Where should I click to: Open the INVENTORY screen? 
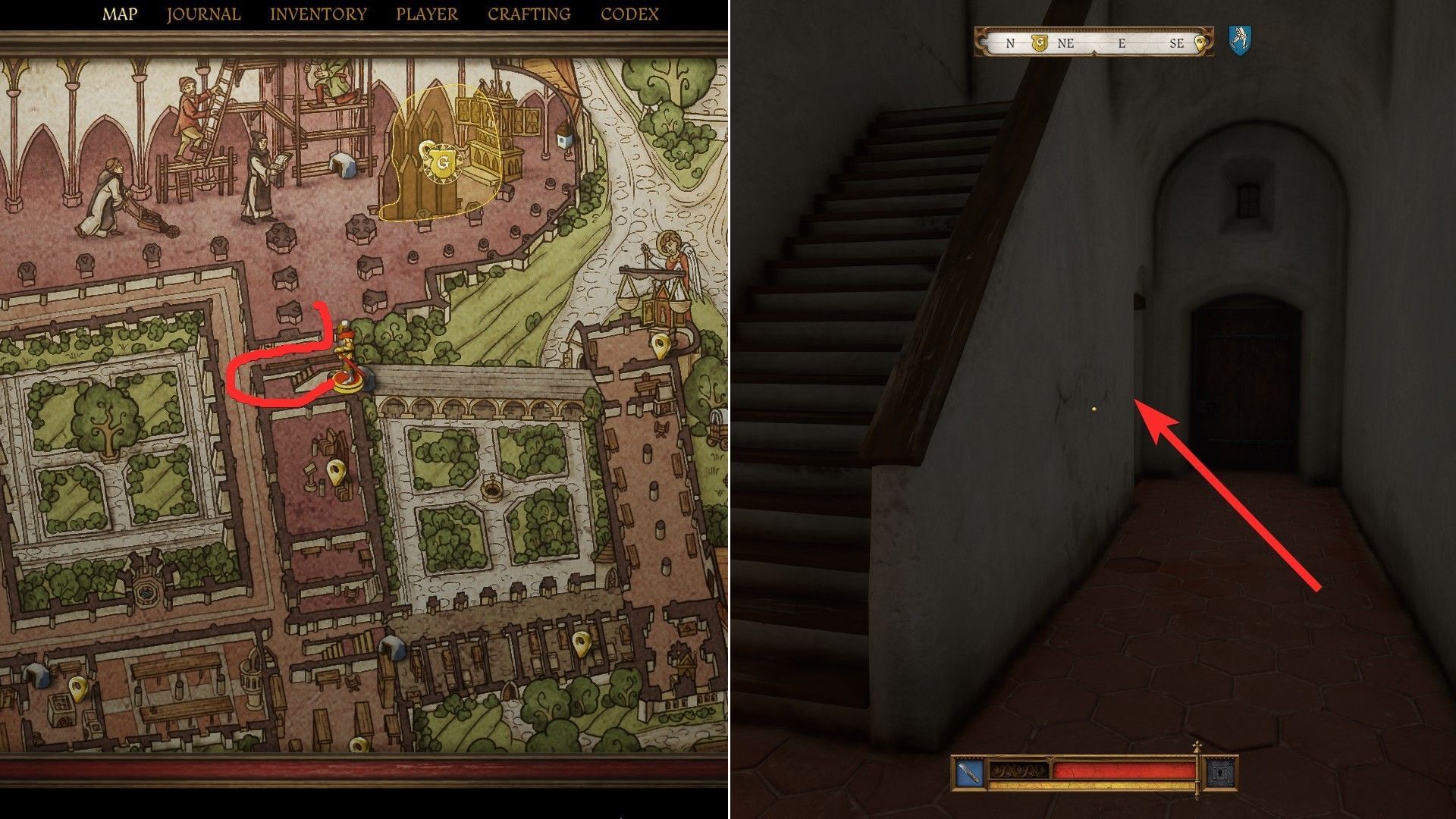[x=318, y=13]
